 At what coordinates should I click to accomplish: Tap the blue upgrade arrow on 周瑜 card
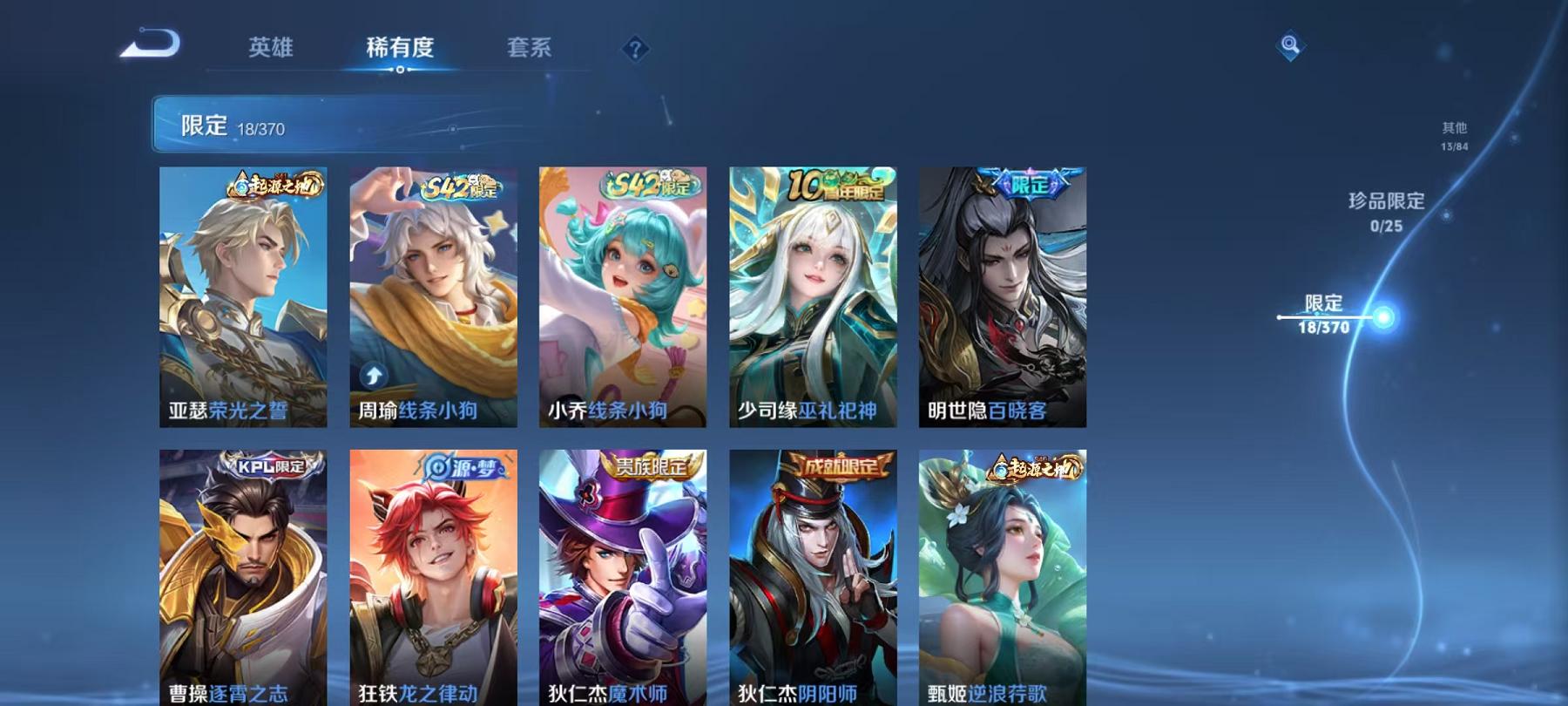click(372, 373)
